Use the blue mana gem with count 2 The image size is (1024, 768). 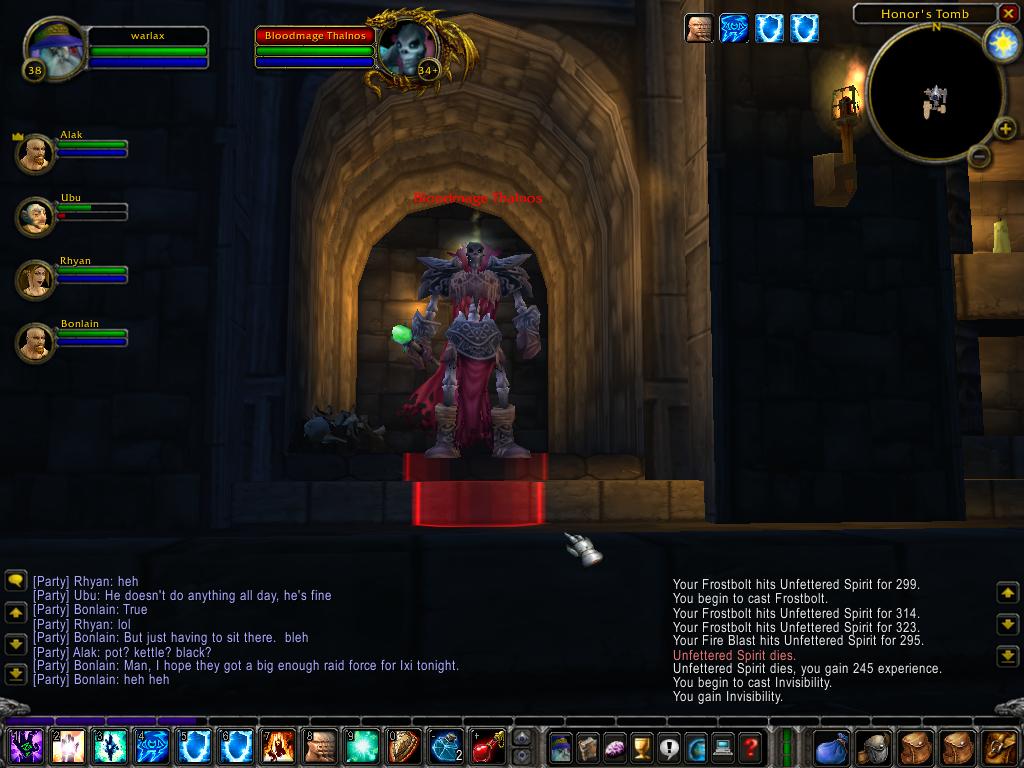coord(446,746)
